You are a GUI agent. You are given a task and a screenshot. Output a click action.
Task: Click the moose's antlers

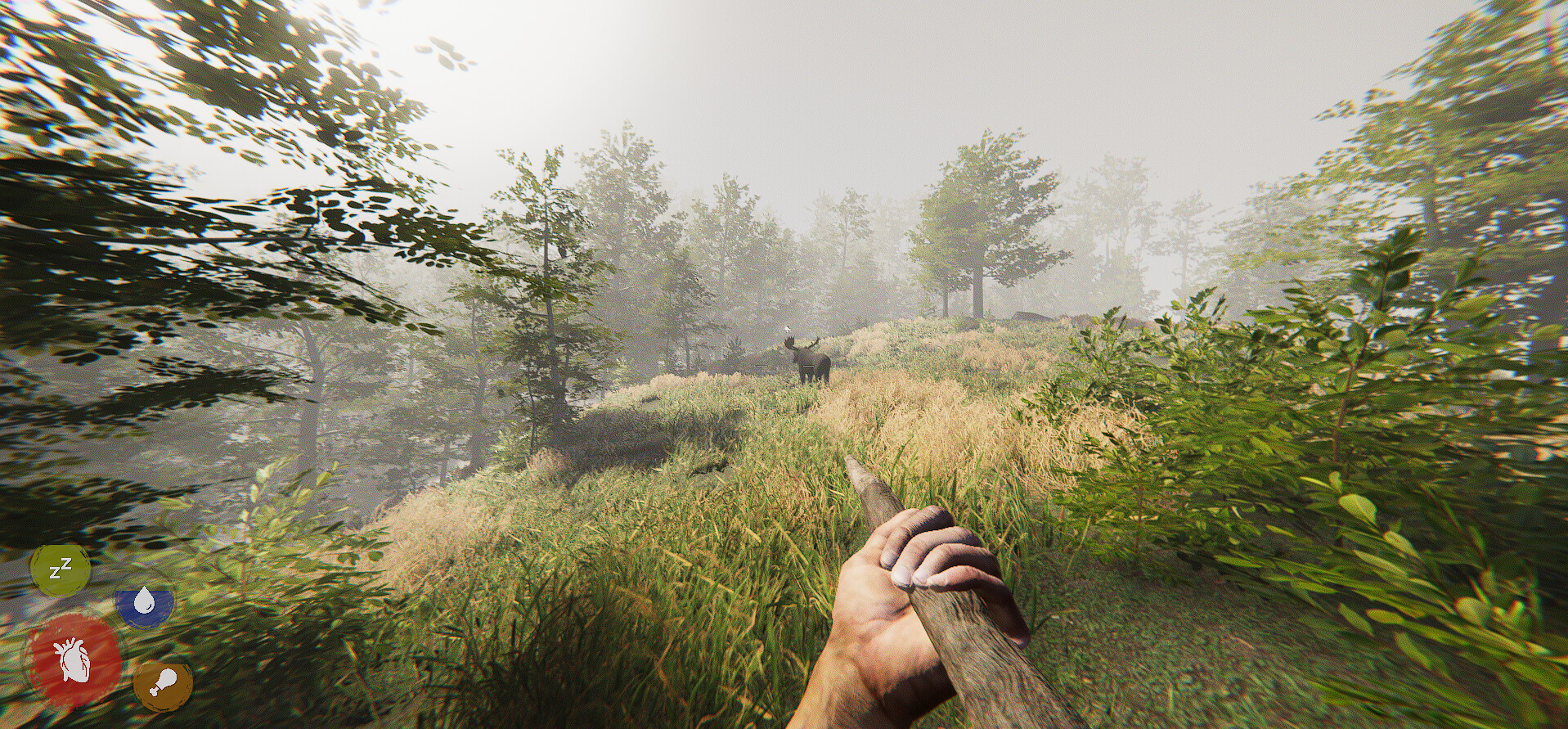(803, 341)
